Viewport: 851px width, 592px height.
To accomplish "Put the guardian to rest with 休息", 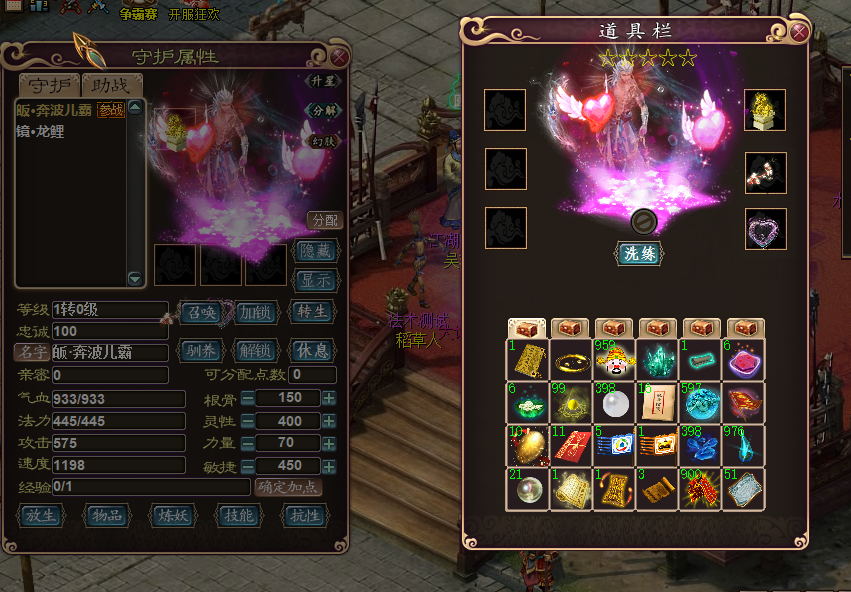I will 311,351.
